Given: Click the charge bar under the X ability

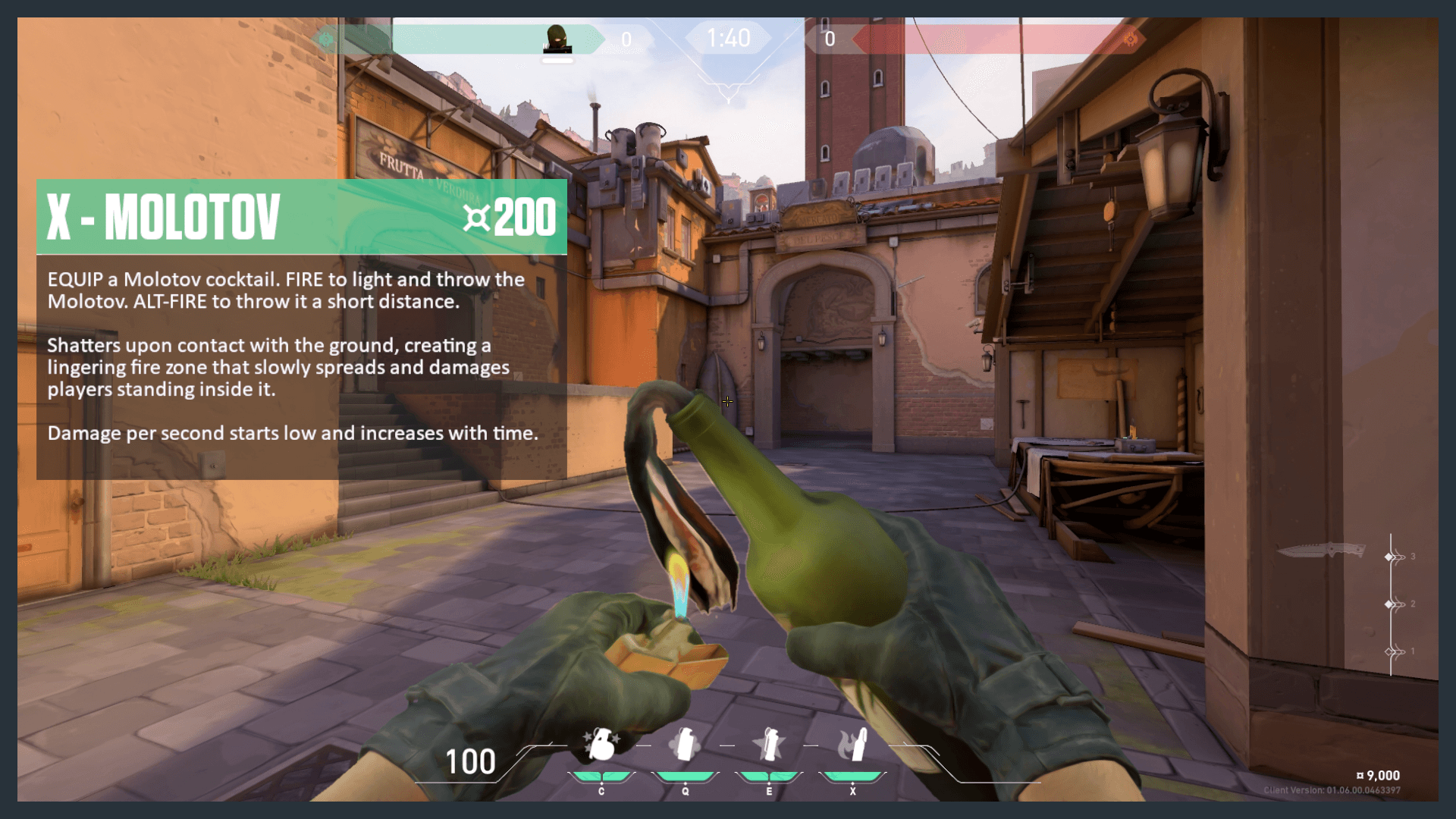Looking at the screenshot, I should [x=852, y=776].
